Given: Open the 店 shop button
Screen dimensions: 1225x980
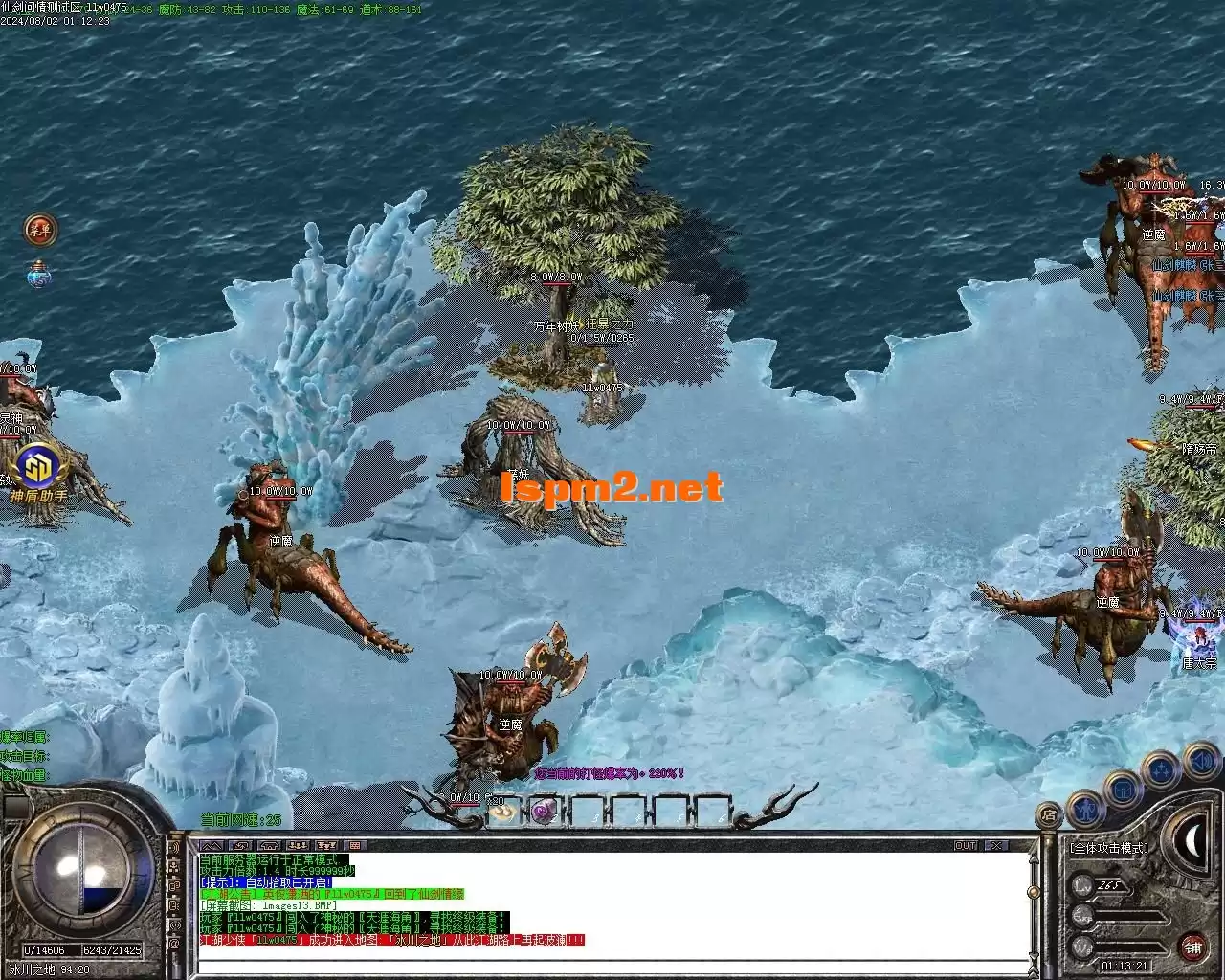Looking at the screenshot, I should tap(1050, 815).
